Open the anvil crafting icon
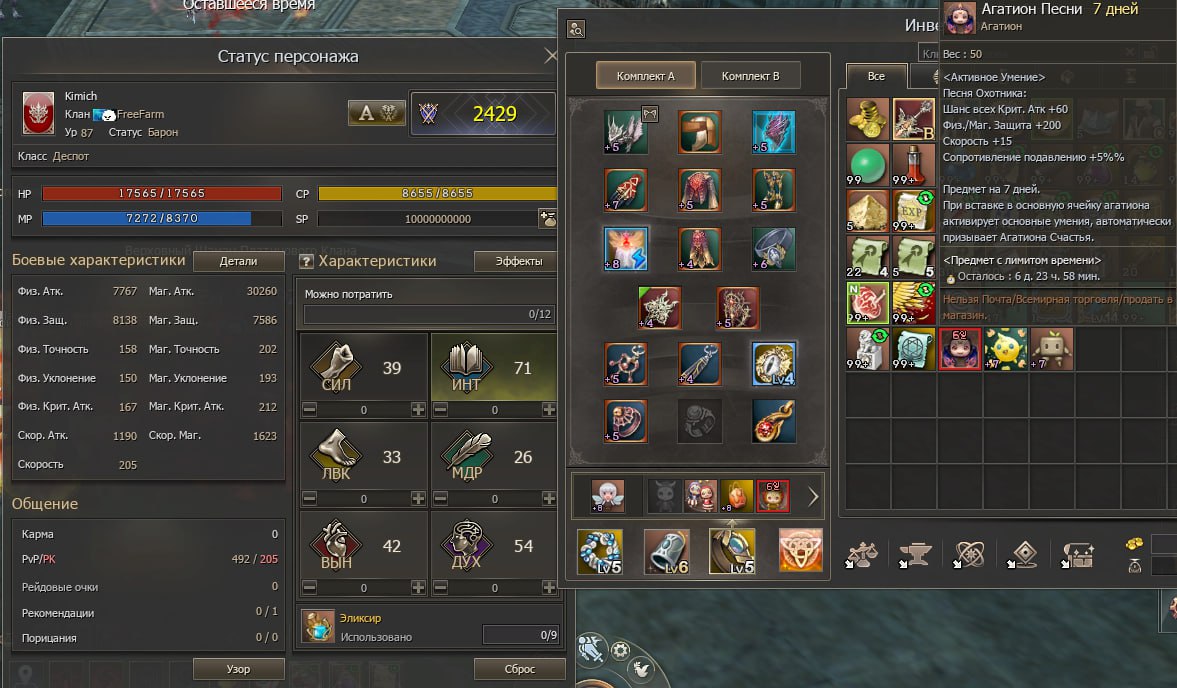Viewport: 1177px width, 688px height. click(914, 552)
